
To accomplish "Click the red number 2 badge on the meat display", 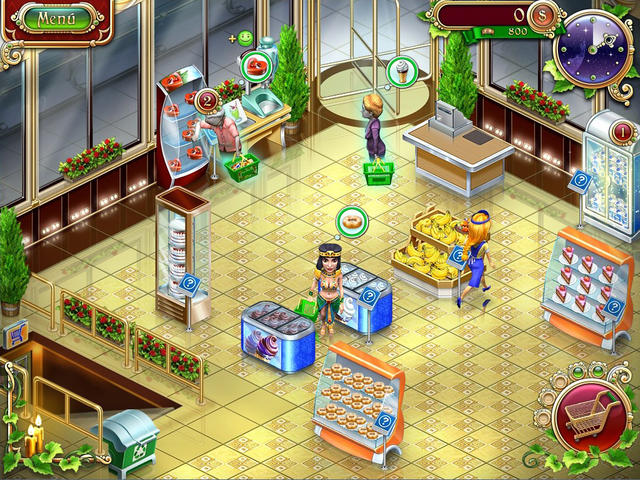I will click(x=207, y=99).
